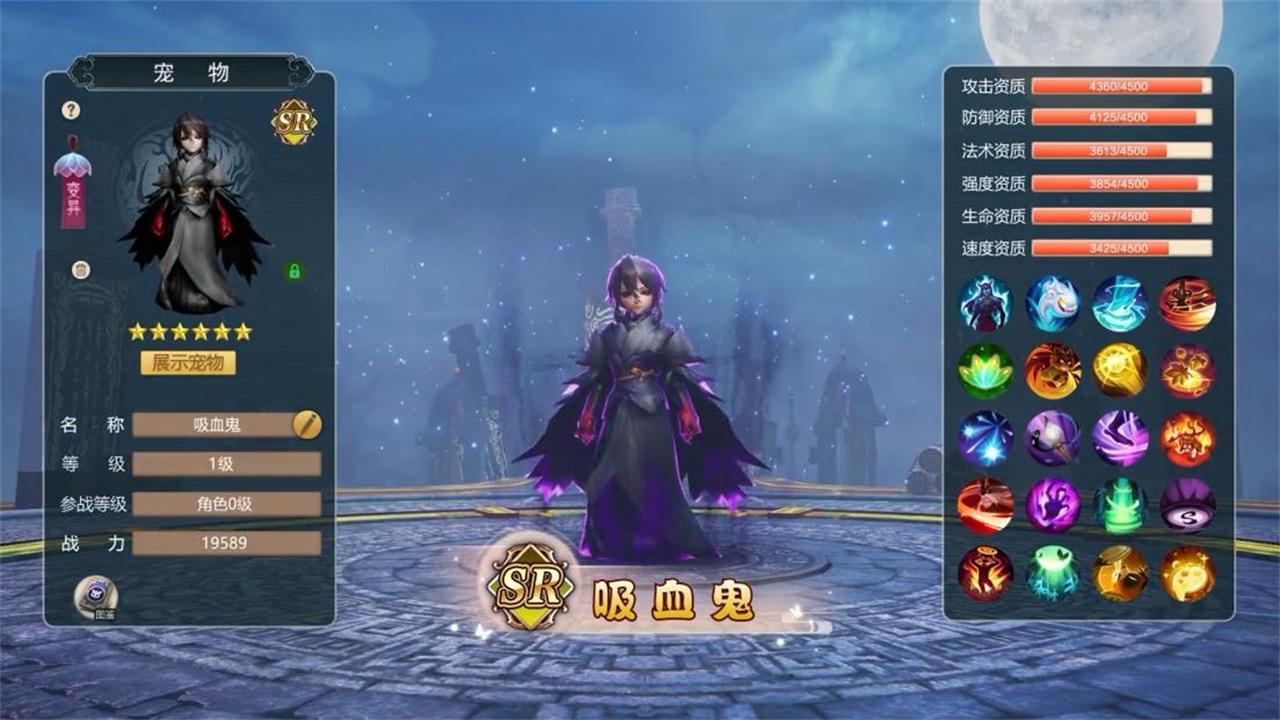Select the flaming beast skill icon
Screen dimensions: 1280x720
[x=1052, y=372]
